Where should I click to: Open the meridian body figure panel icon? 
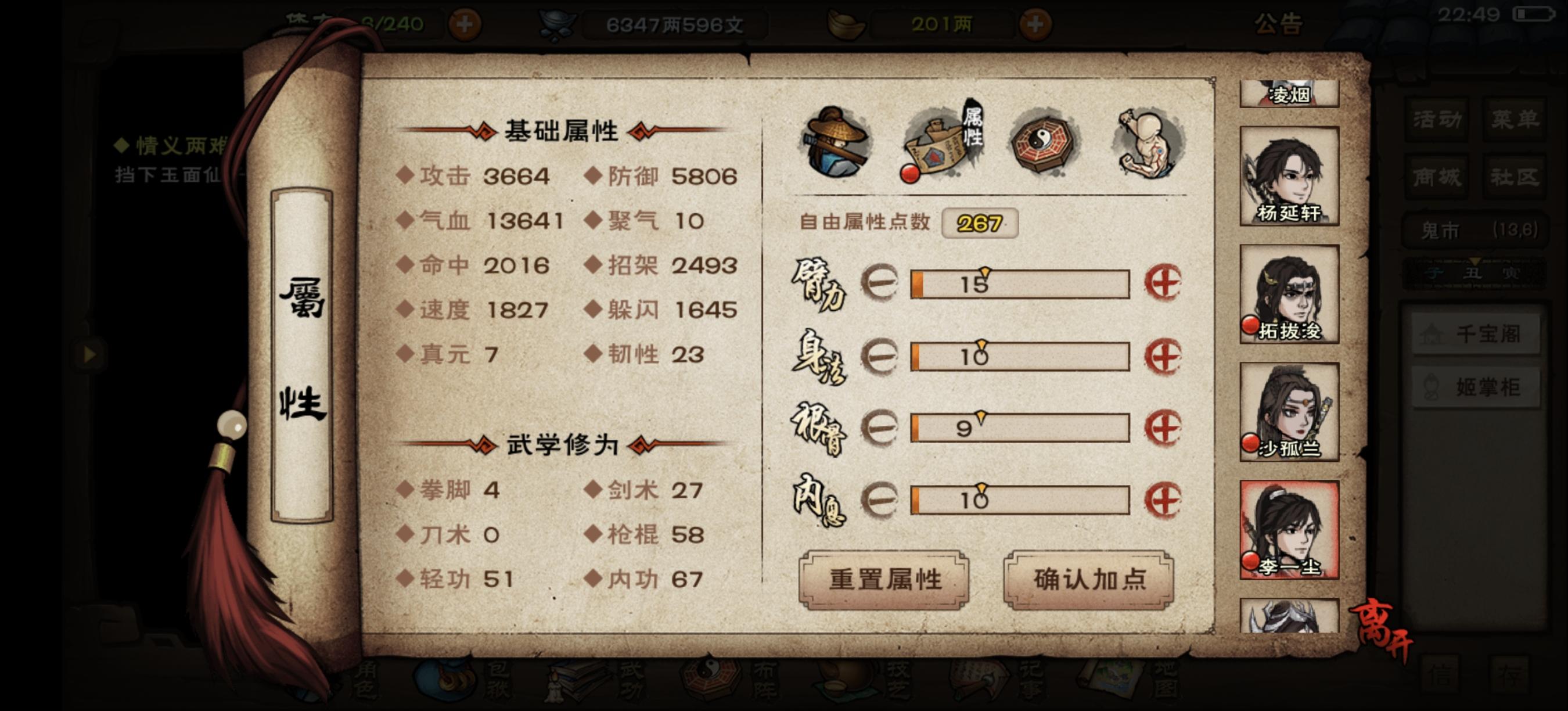tap(1148, 140)
